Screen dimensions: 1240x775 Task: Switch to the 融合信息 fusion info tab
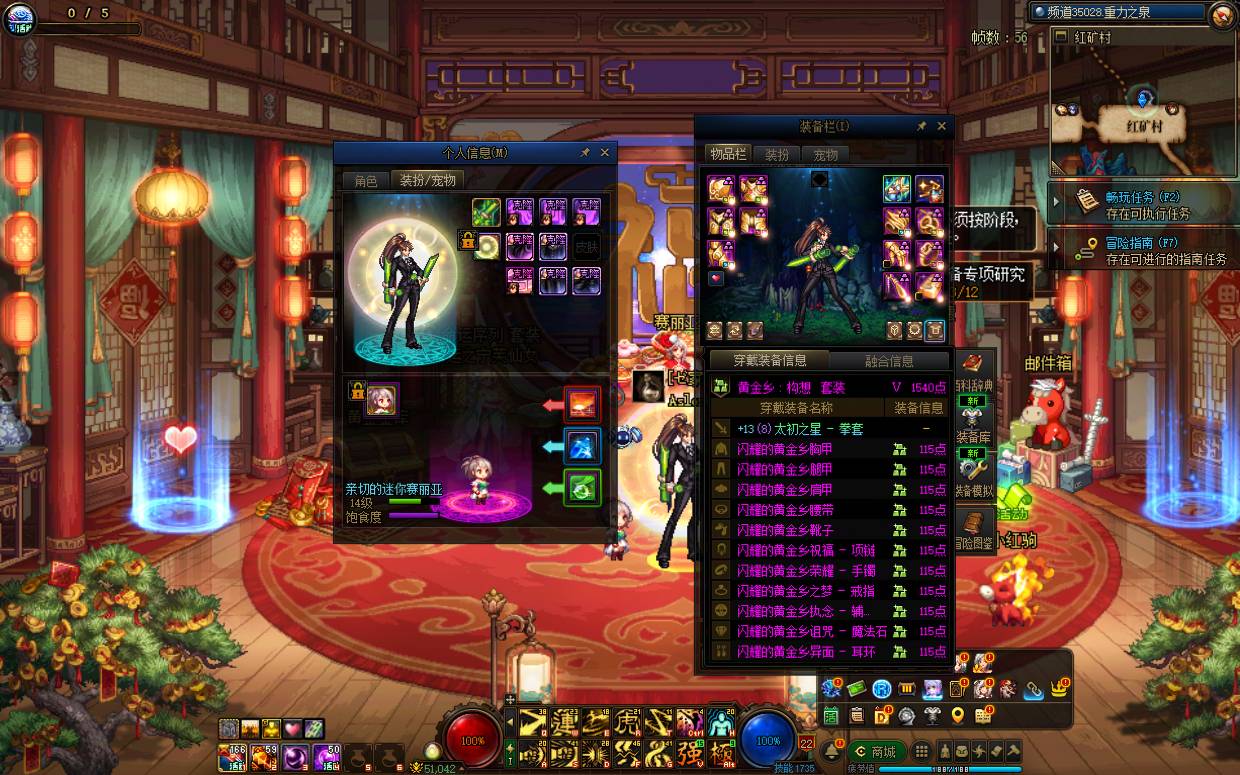879,361
